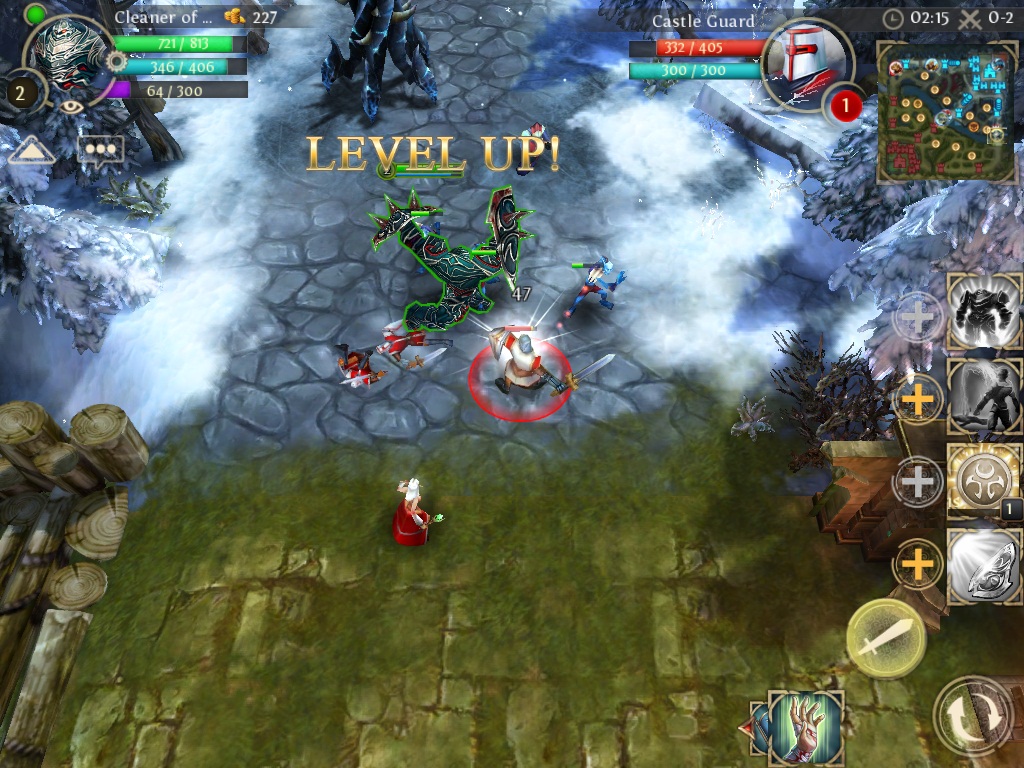Tap the circular arrows swap button
Image resolution: width=1024 pixels, height=768 pixels.
pyautogui.click(x=973, y=716)
